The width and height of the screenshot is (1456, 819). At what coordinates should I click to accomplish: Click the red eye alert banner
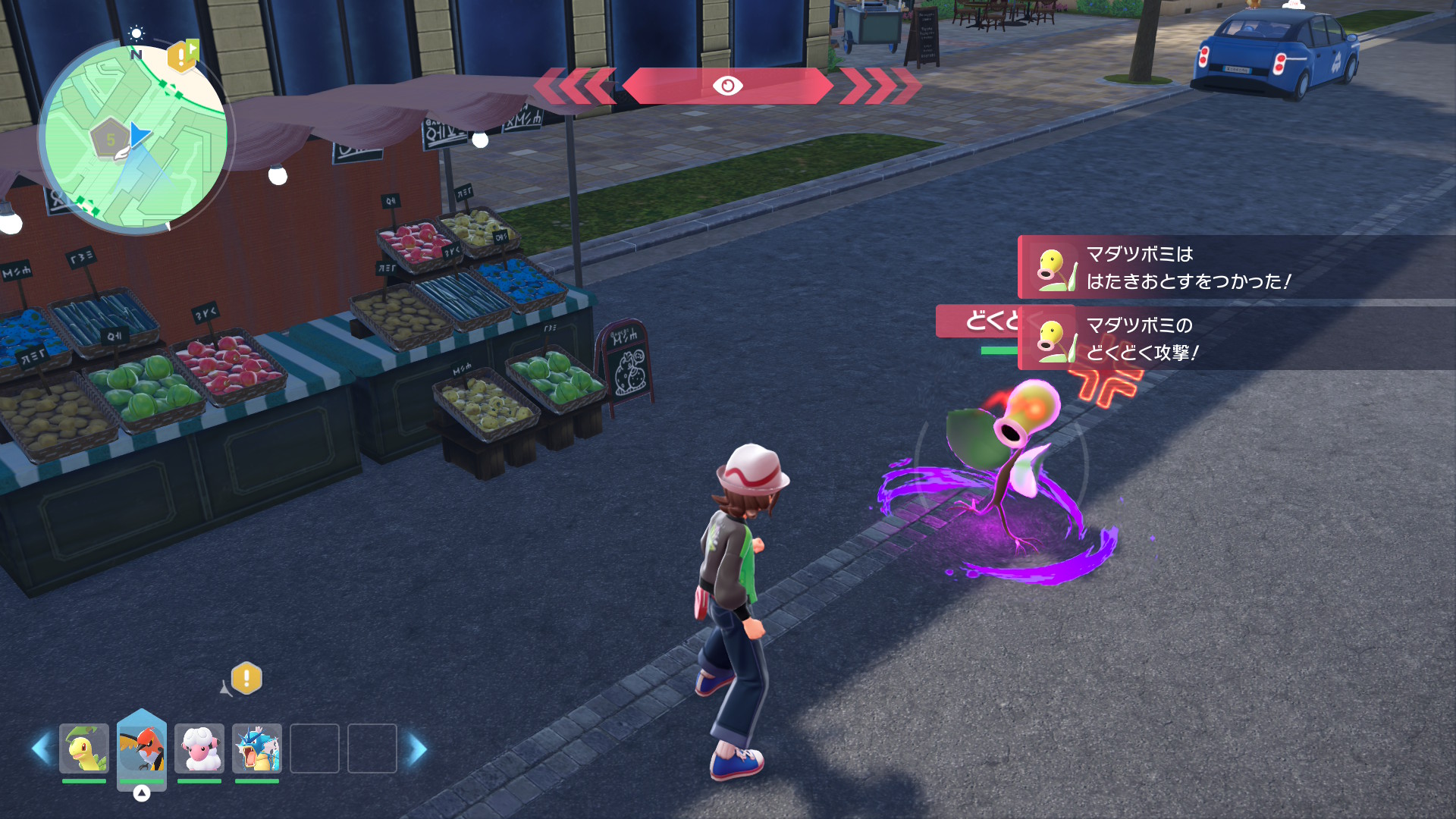tap(727, 86)
